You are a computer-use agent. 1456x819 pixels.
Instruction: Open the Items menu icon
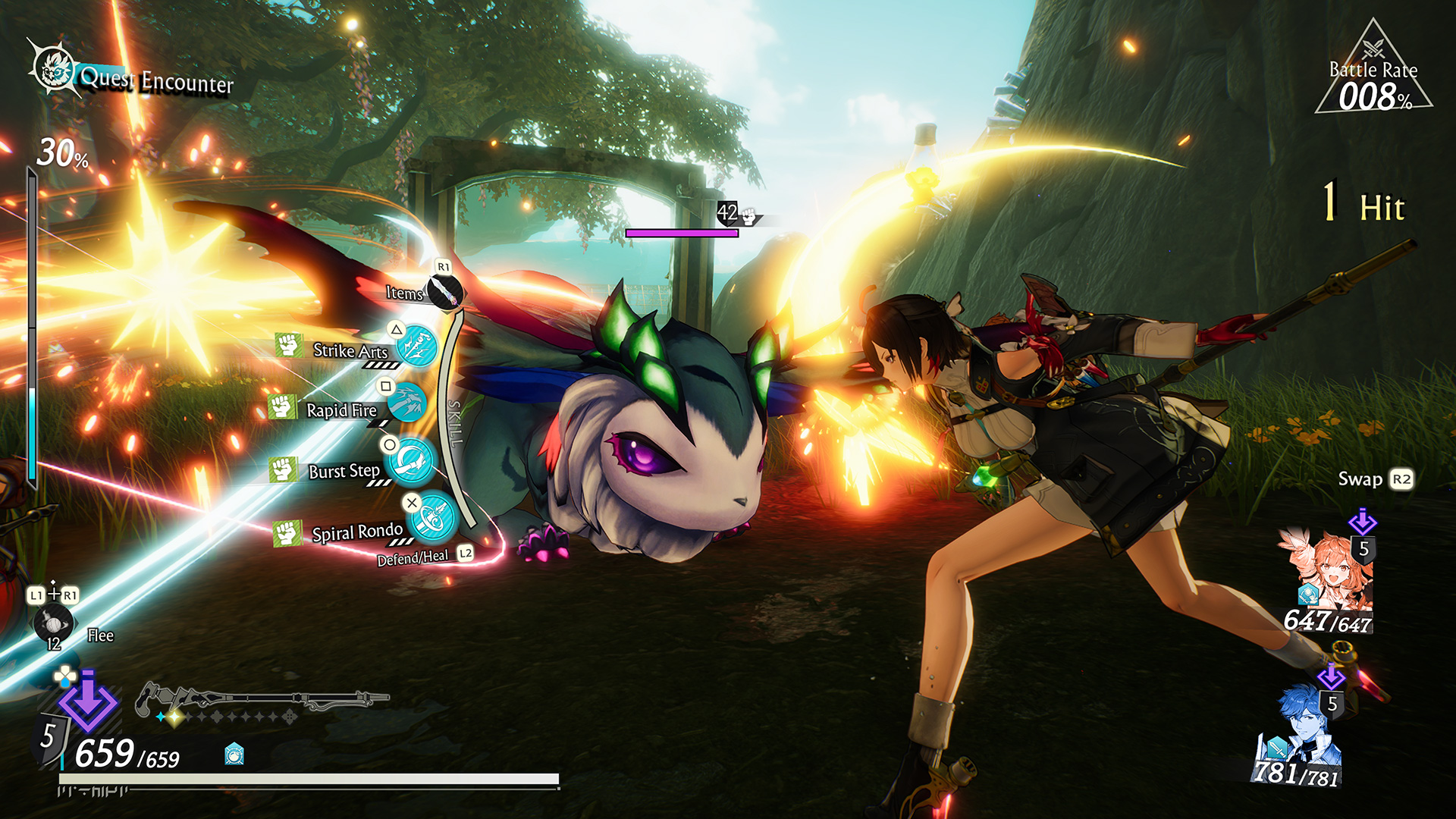[x=444, y=291]
